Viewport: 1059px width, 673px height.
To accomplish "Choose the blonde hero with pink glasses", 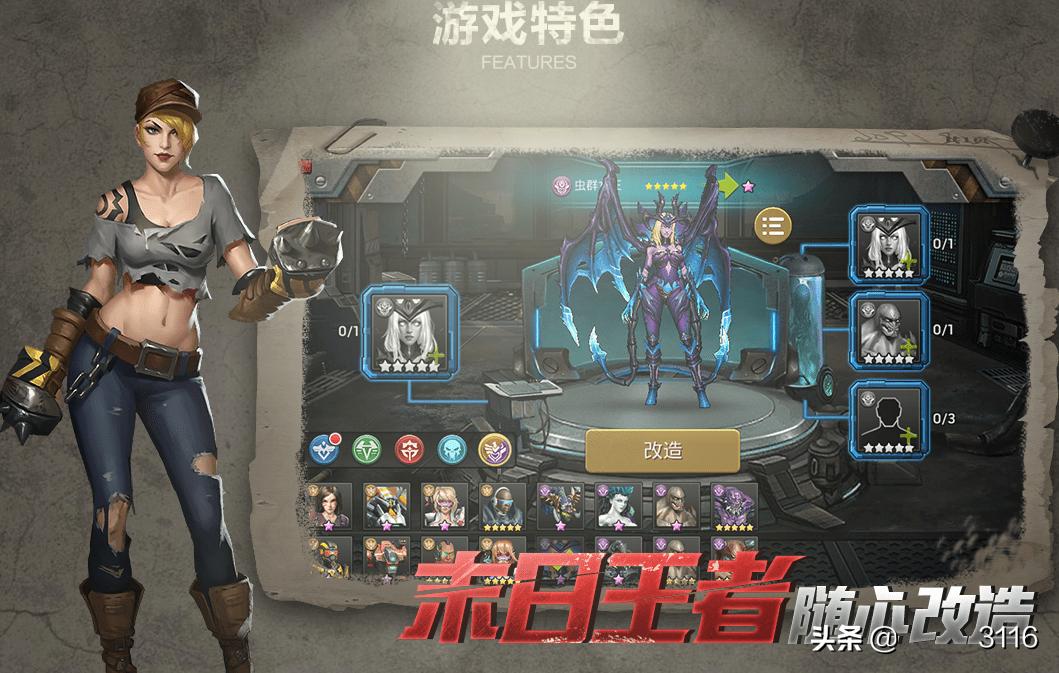I will pos(444,506).
